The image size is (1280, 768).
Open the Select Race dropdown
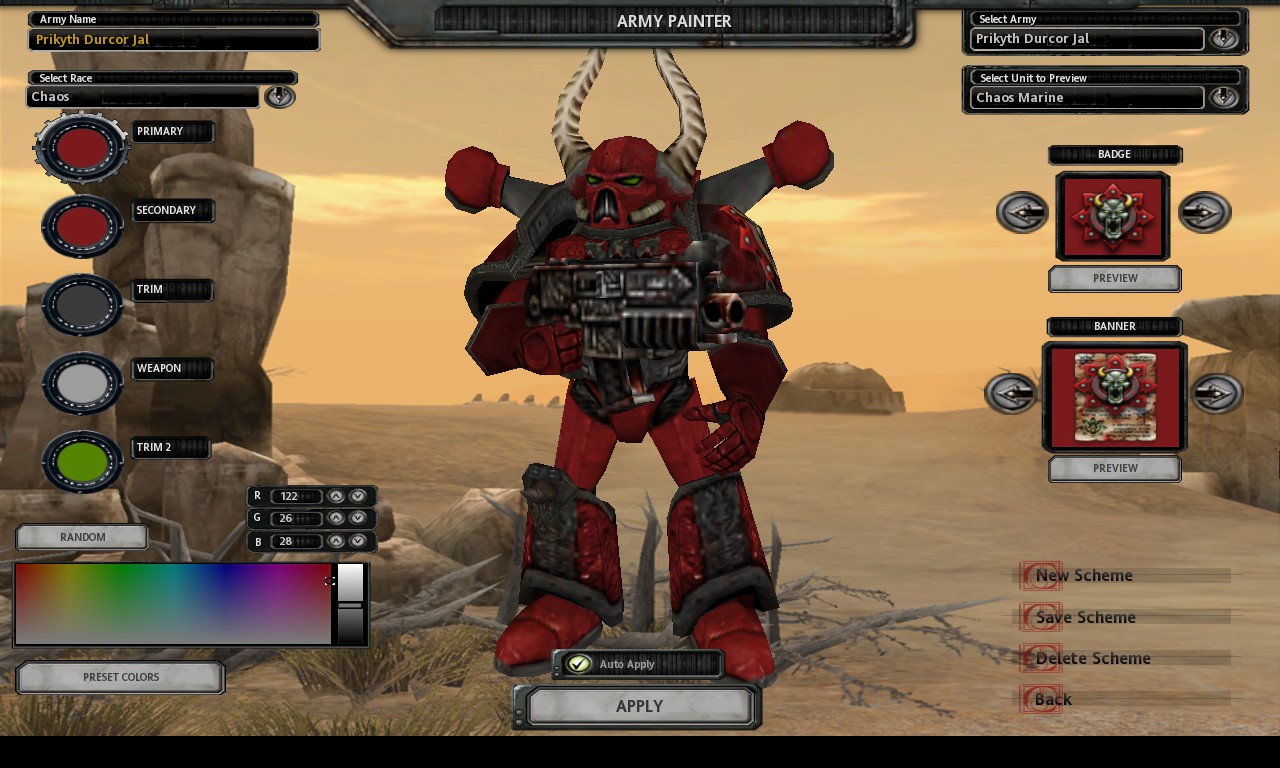point(279,96)
